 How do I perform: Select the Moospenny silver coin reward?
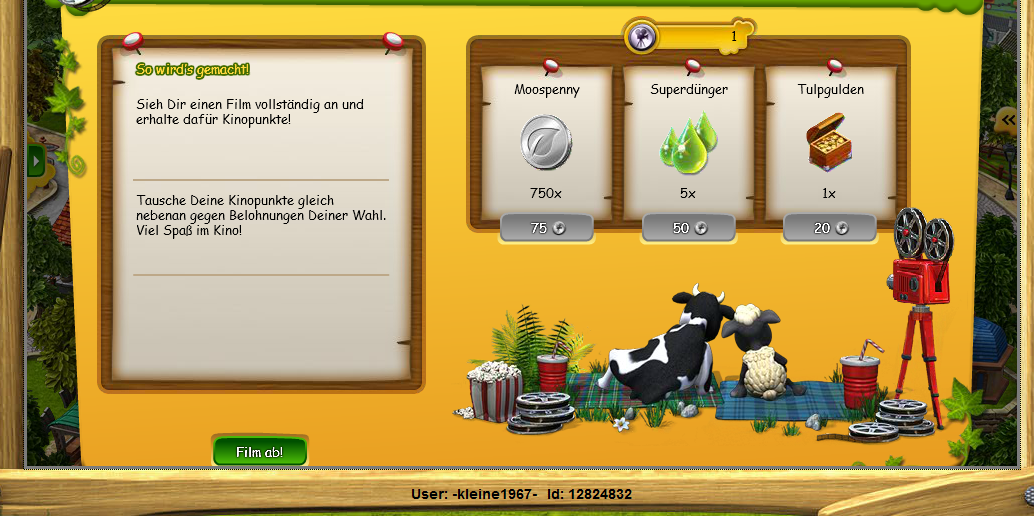point(546,142)
